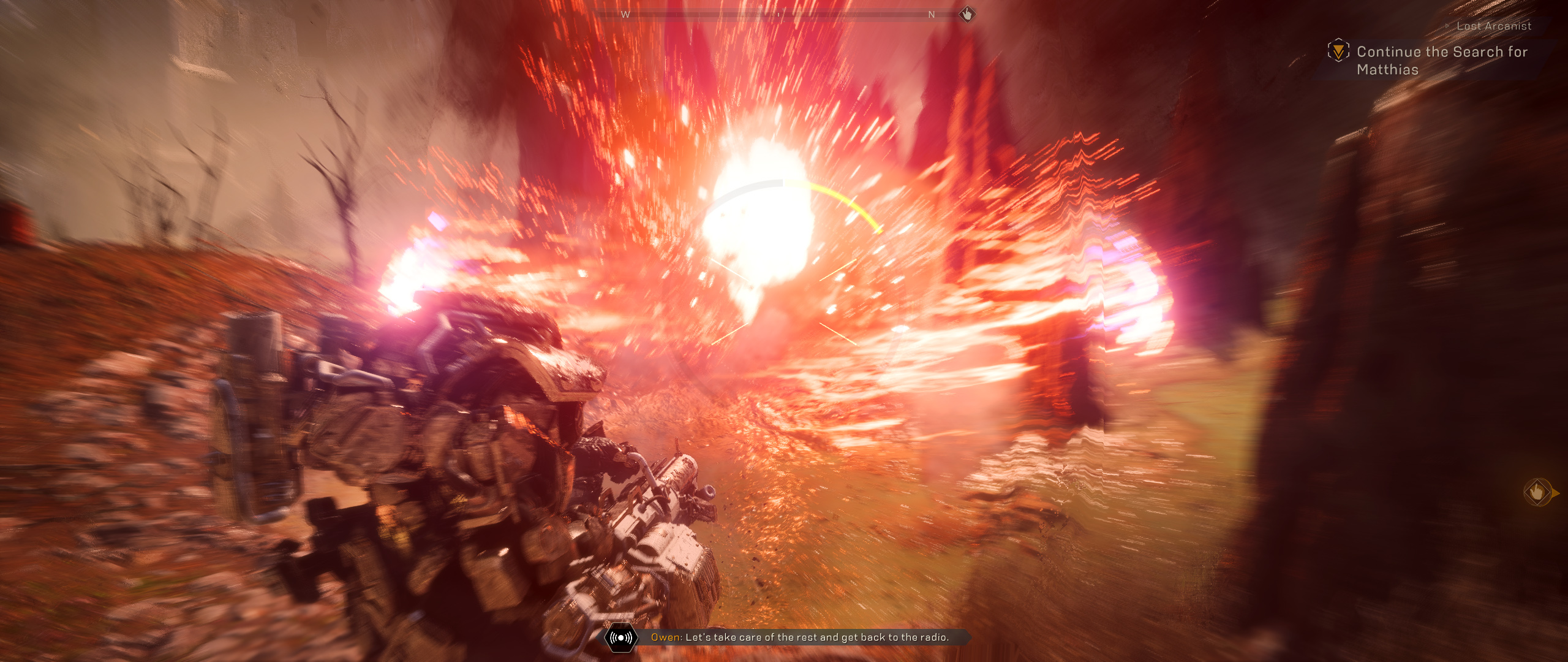Click the hand marker on the compass bar
Screen dimensions: 1568x662
click(x=967, y=14)
